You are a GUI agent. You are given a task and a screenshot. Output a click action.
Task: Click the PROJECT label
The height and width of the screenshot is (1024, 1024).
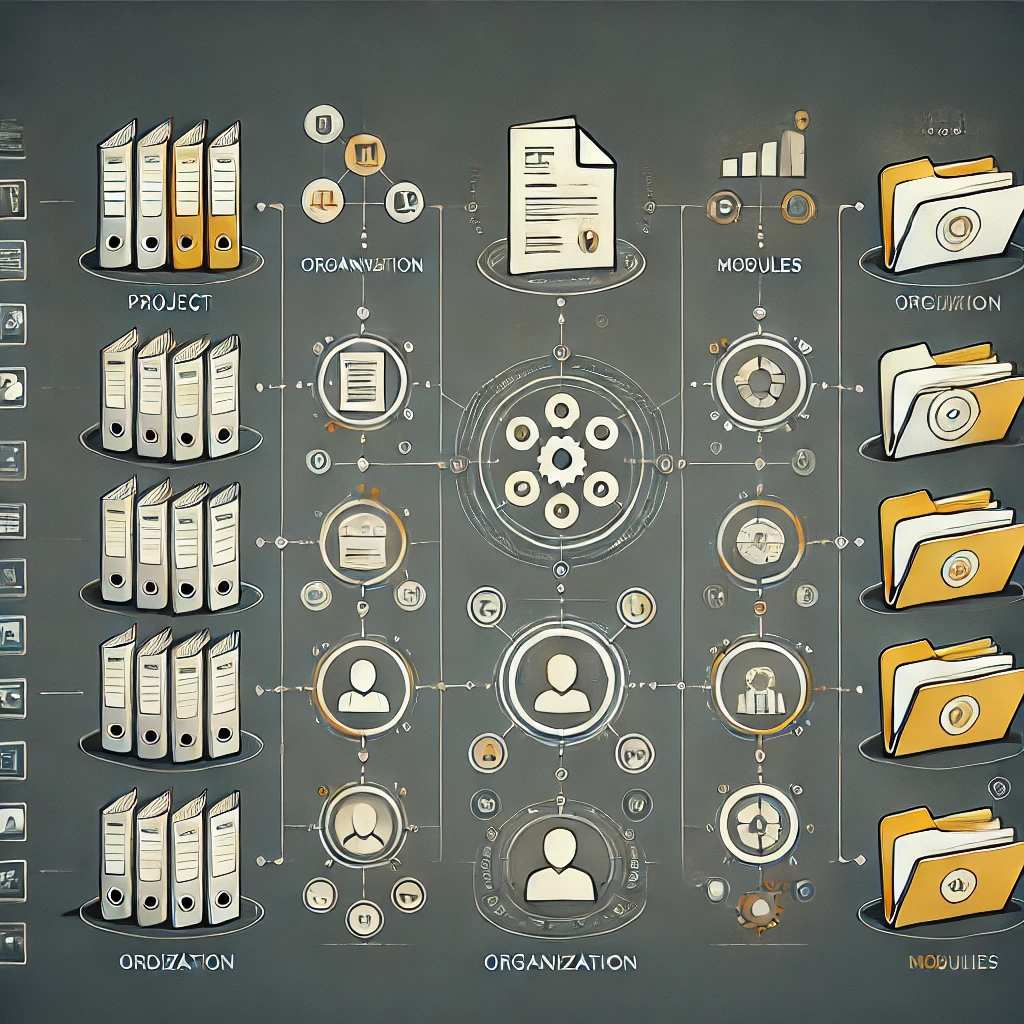[x=169, y=303]
